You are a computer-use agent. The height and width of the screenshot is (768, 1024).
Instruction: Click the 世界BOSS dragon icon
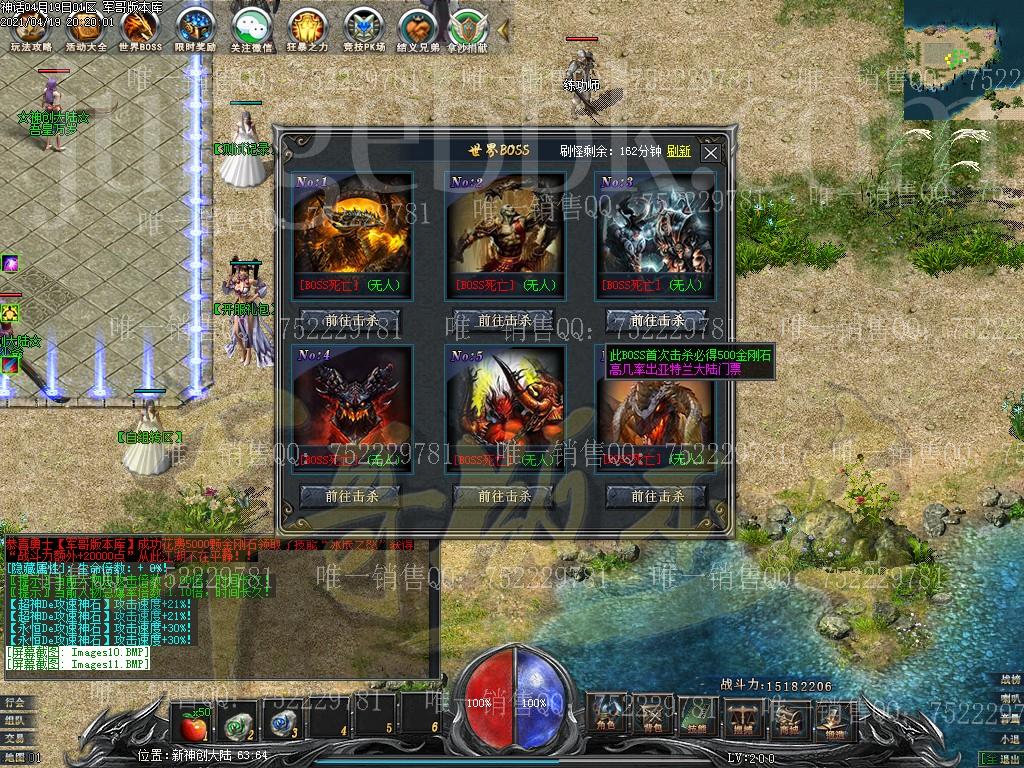[140, 27]
